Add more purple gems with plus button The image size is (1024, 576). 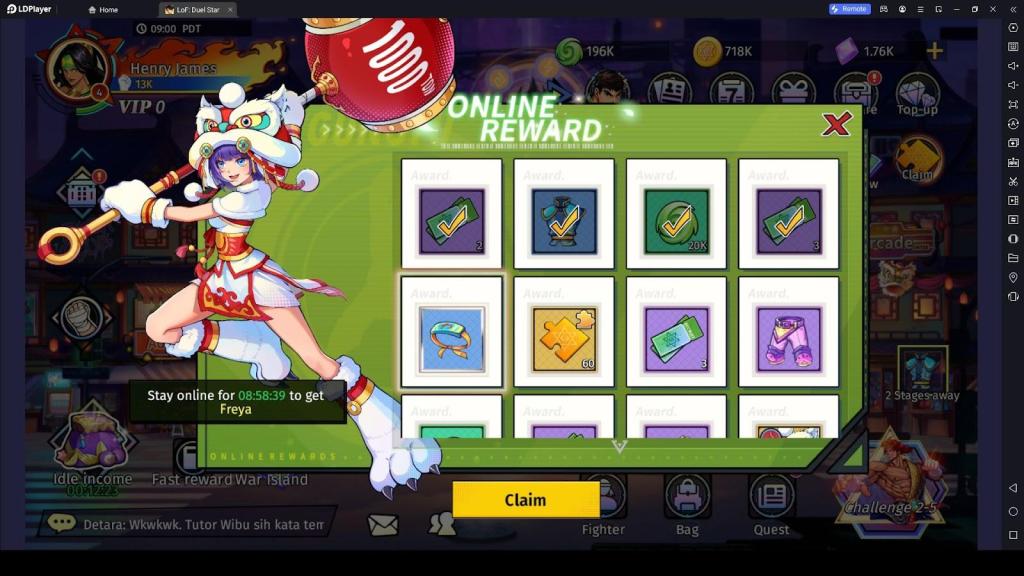click(x=934, y=51)
